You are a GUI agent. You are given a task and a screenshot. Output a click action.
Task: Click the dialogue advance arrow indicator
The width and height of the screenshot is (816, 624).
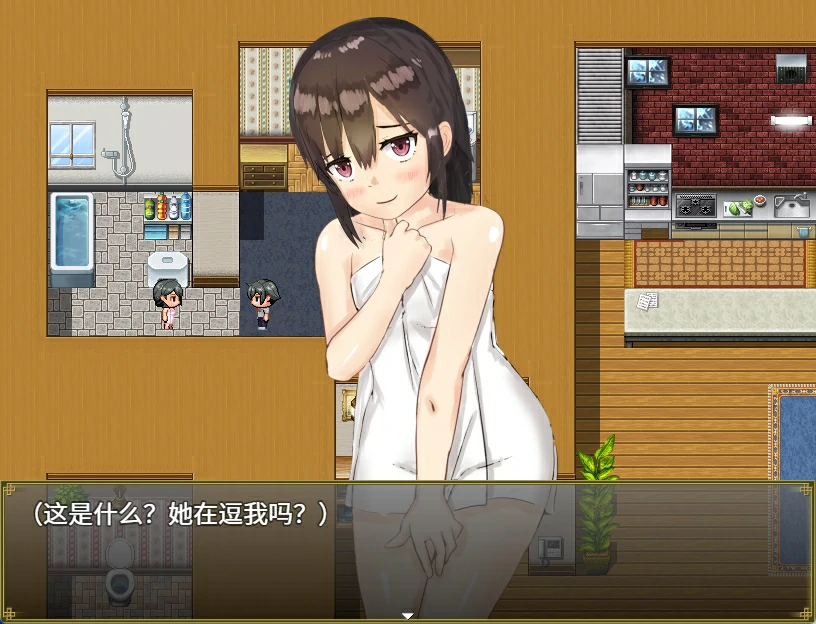click(407, 615)
